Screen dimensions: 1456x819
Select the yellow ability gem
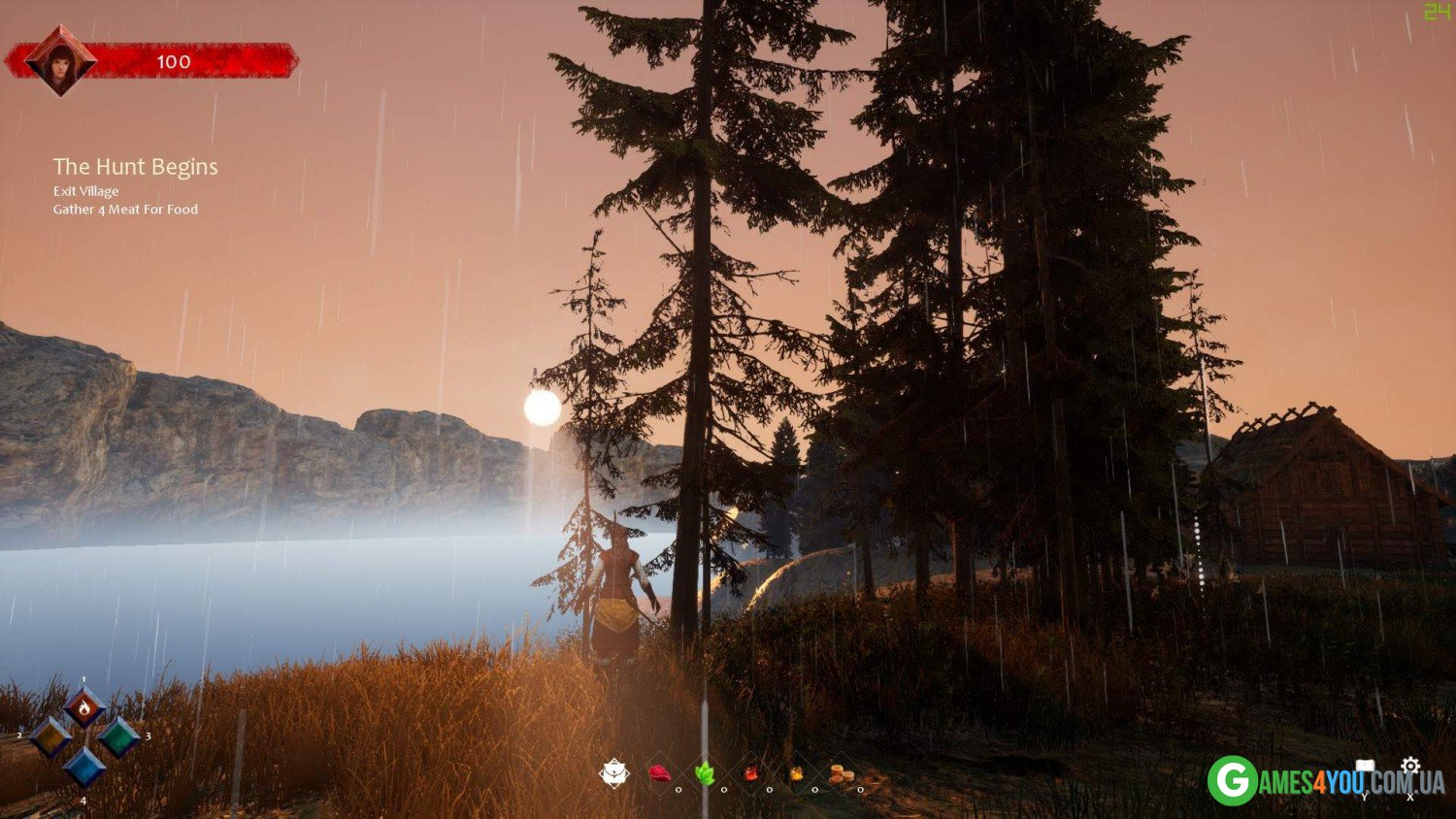click(50, 737)
